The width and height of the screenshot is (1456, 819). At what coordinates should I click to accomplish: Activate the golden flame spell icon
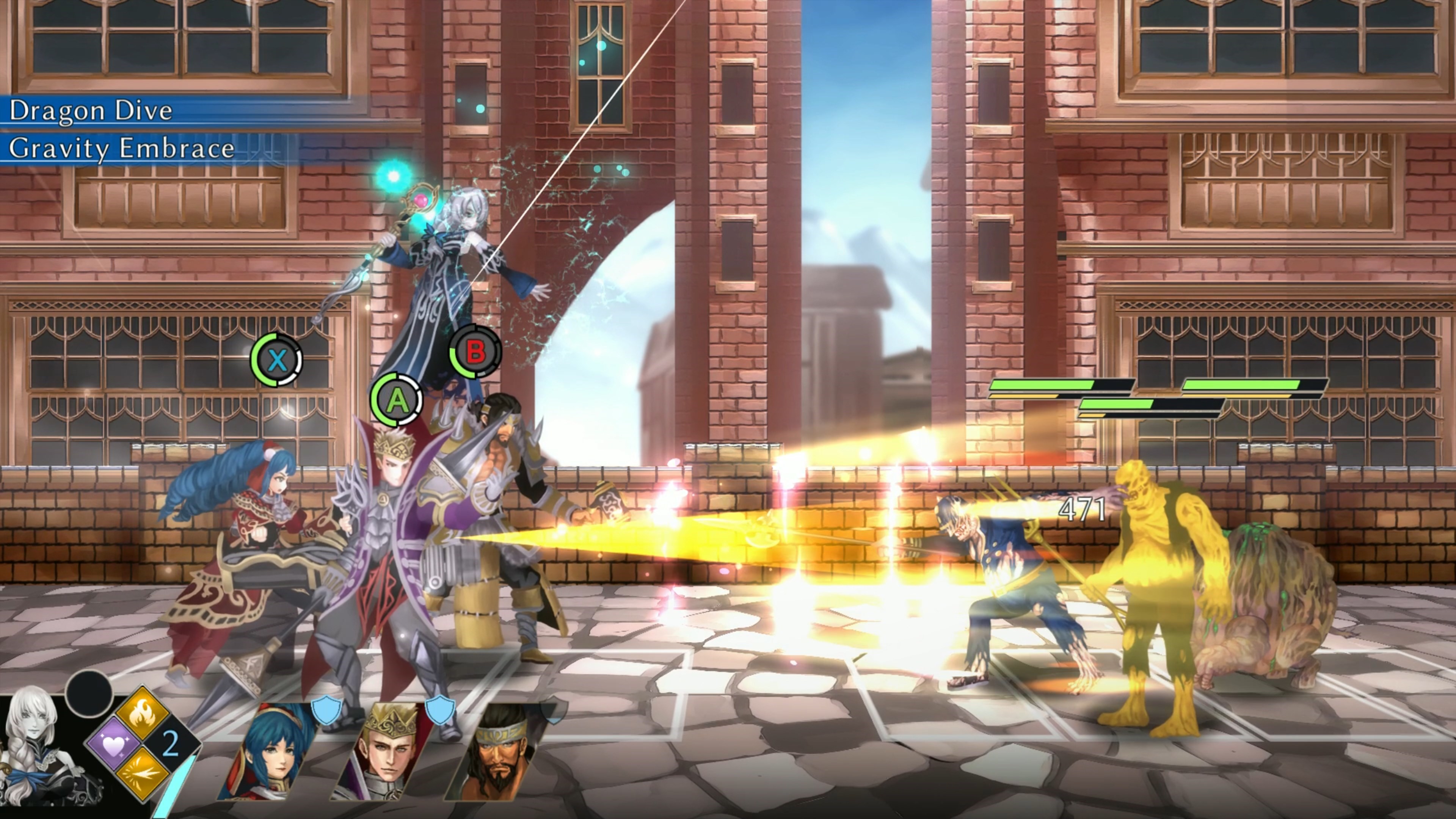(x=143, y=713)
